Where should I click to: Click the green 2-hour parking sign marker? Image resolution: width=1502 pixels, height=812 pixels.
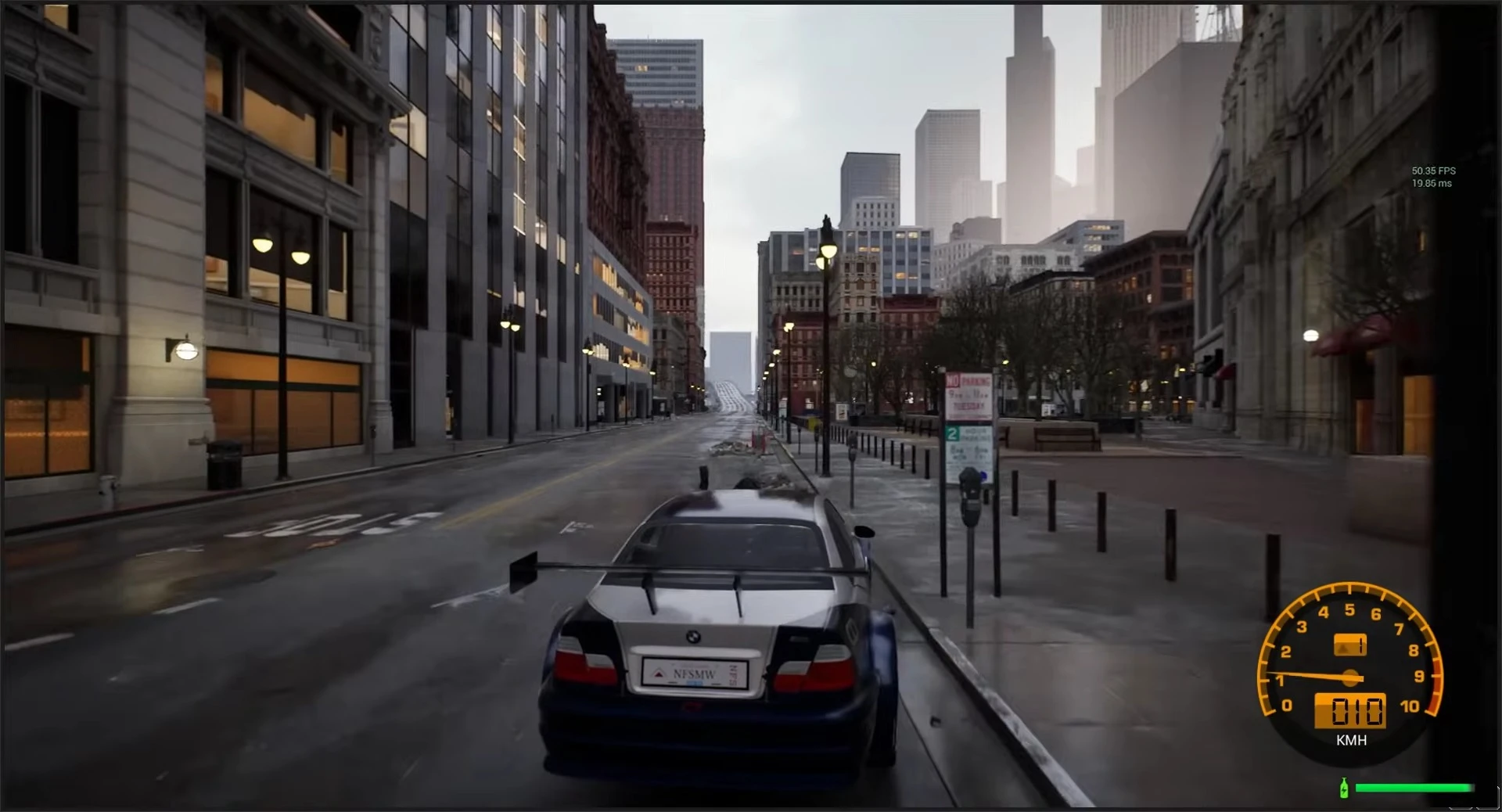(x=951, y=433)
